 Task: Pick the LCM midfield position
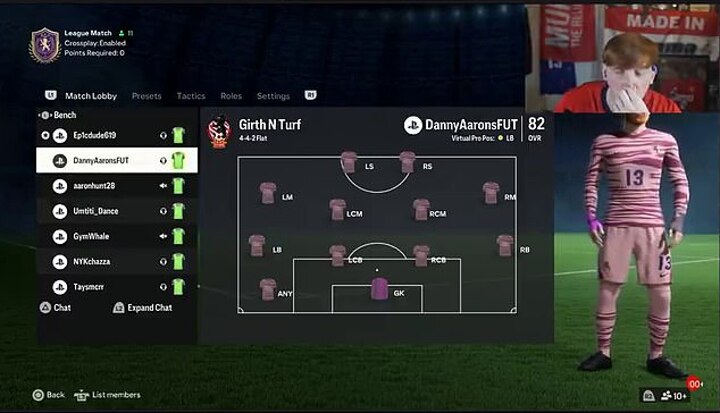pos(338,210)
